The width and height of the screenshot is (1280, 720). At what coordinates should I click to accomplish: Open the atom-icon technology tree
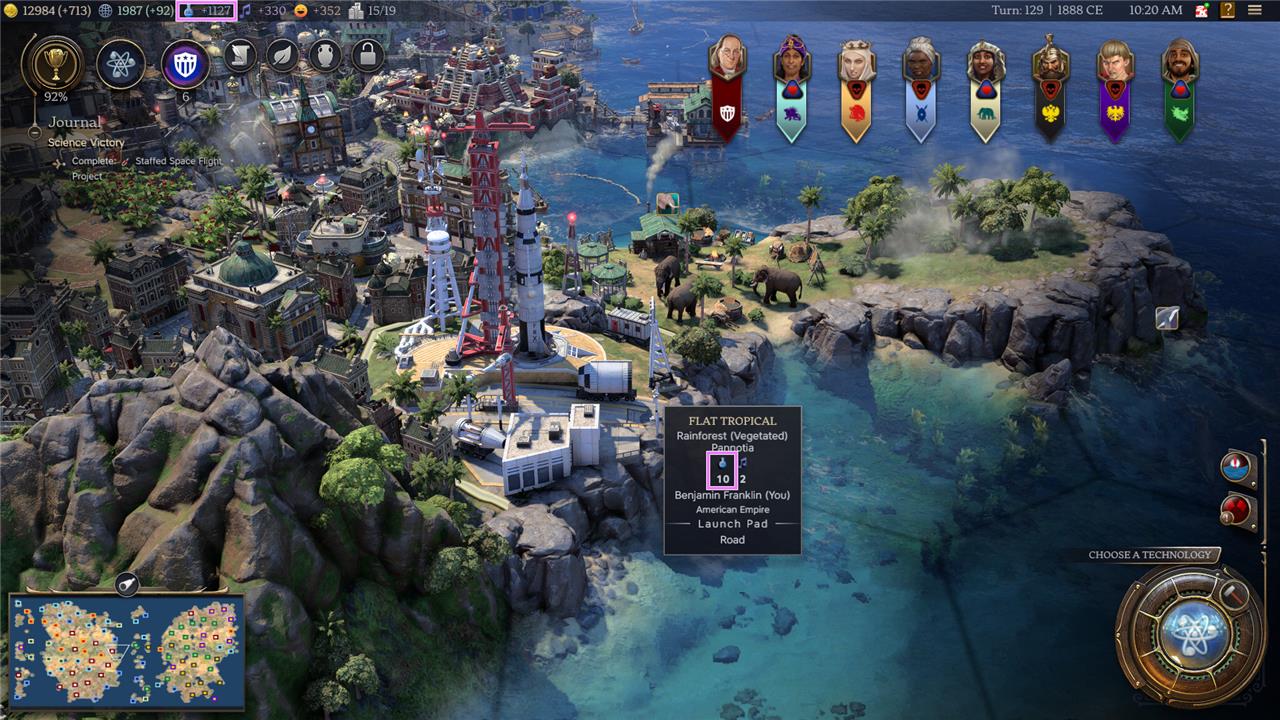[x=121, y=64]
